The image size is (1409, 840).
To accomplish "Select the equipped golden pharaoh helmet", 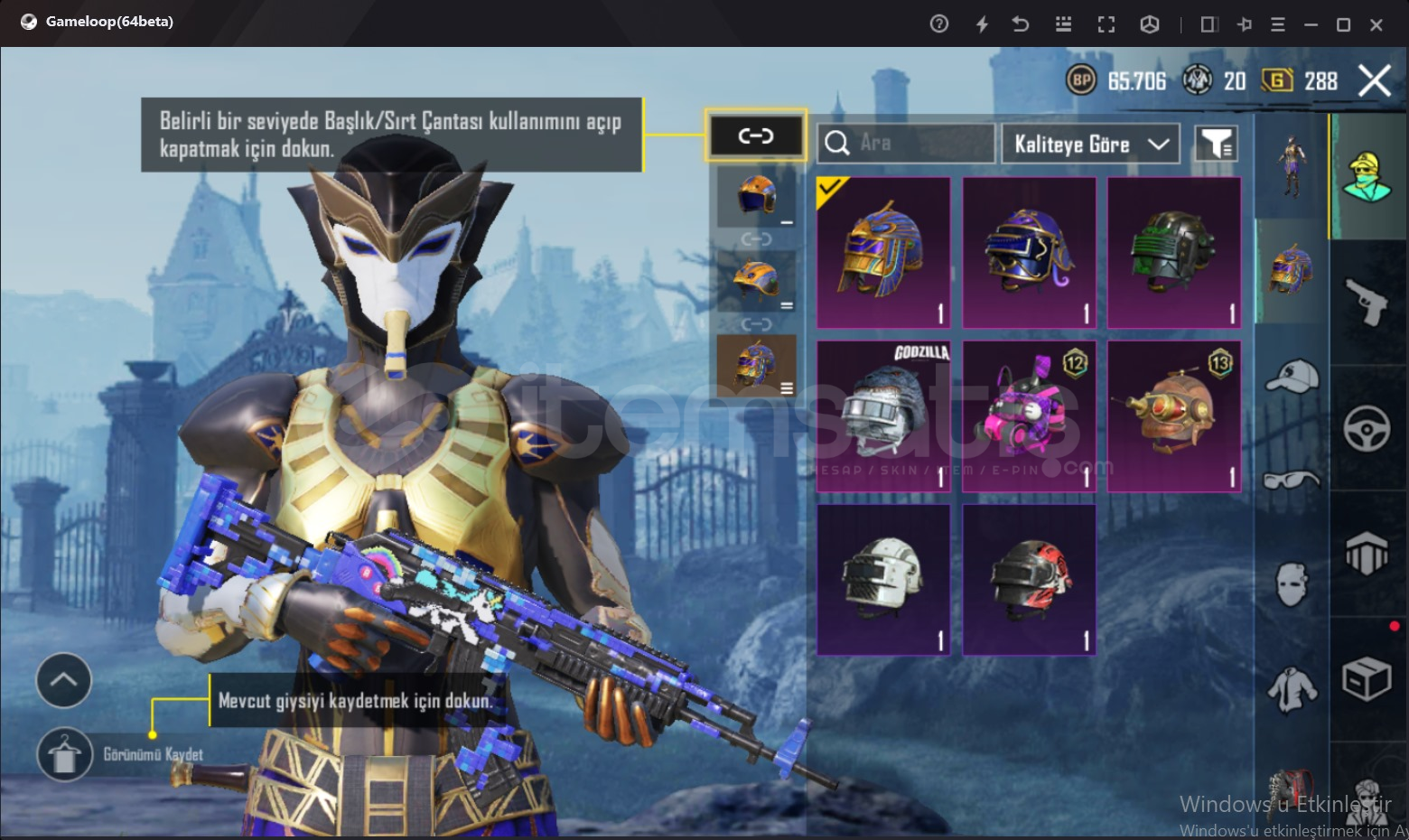I will click(x=883, y=252).
